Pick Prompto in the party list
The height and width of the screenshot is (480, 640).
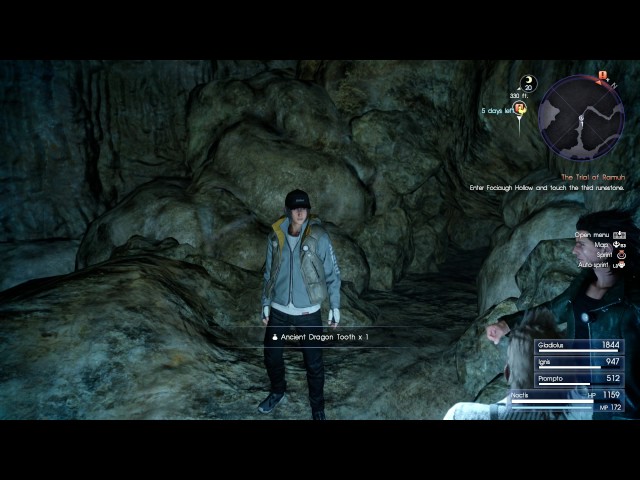pyautogui.click(x=578, y=379)
